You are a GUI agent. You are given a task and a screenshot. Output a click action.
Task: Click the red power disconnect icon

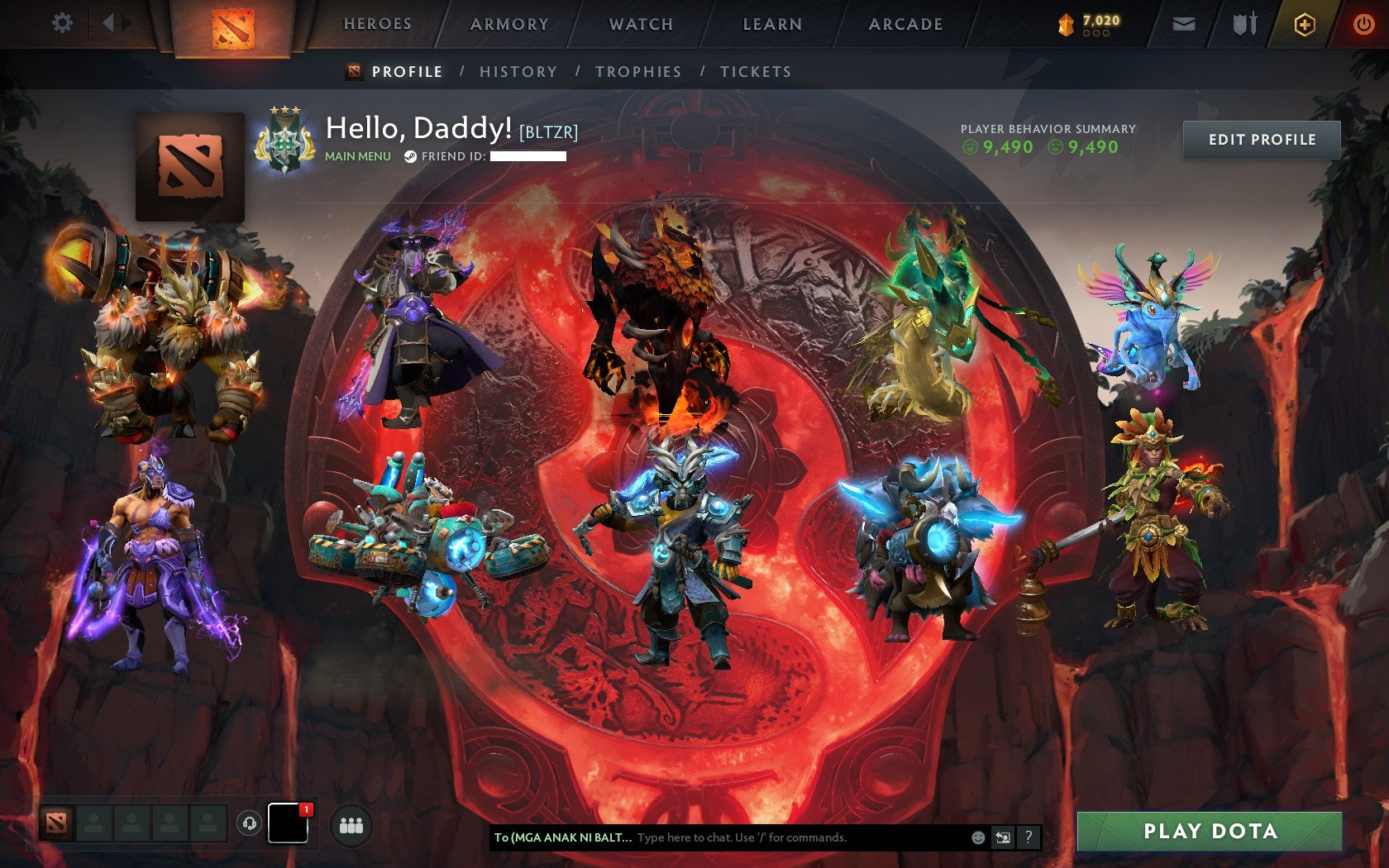(x=1365, y=24)
